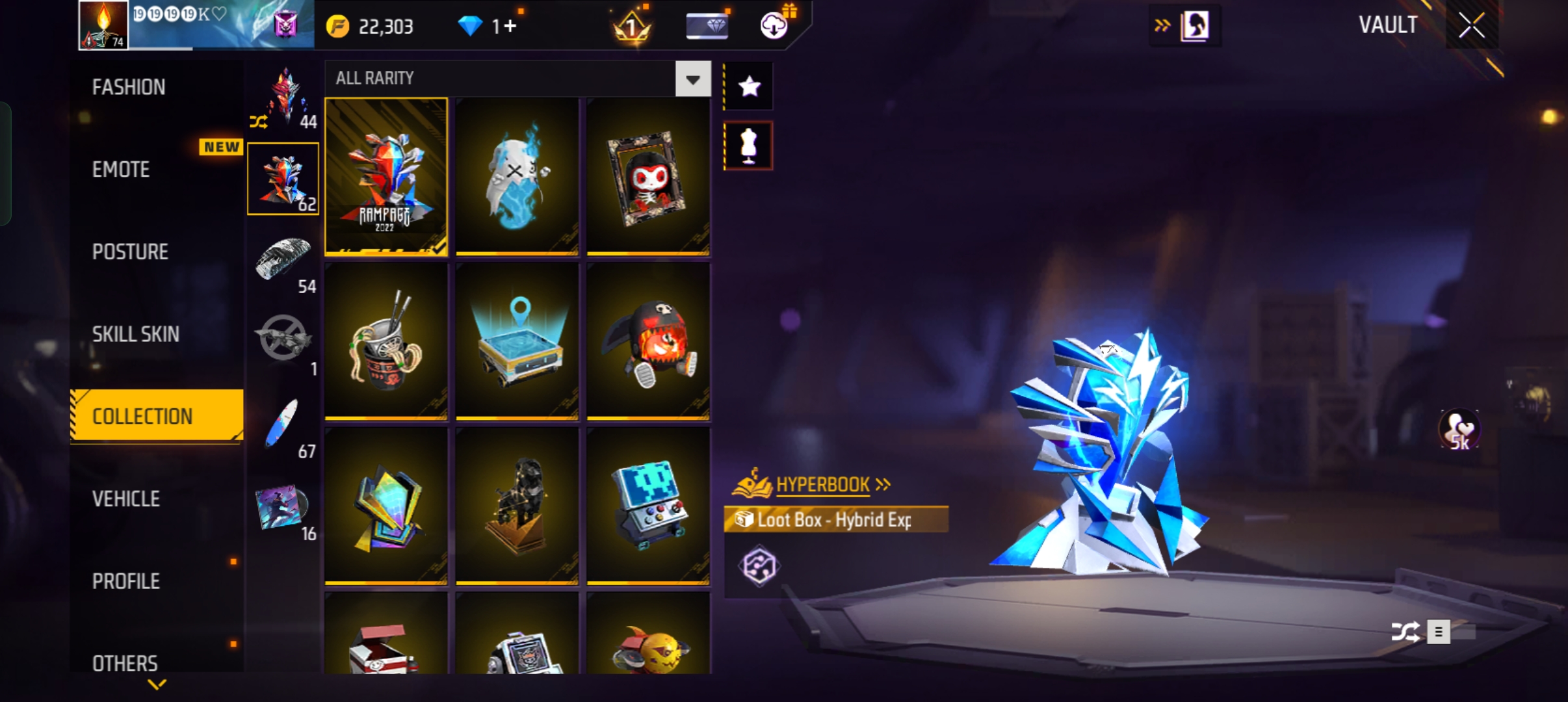The image size is (1568, 702).
Task: Select the Posture category
Action: [130, 252]
